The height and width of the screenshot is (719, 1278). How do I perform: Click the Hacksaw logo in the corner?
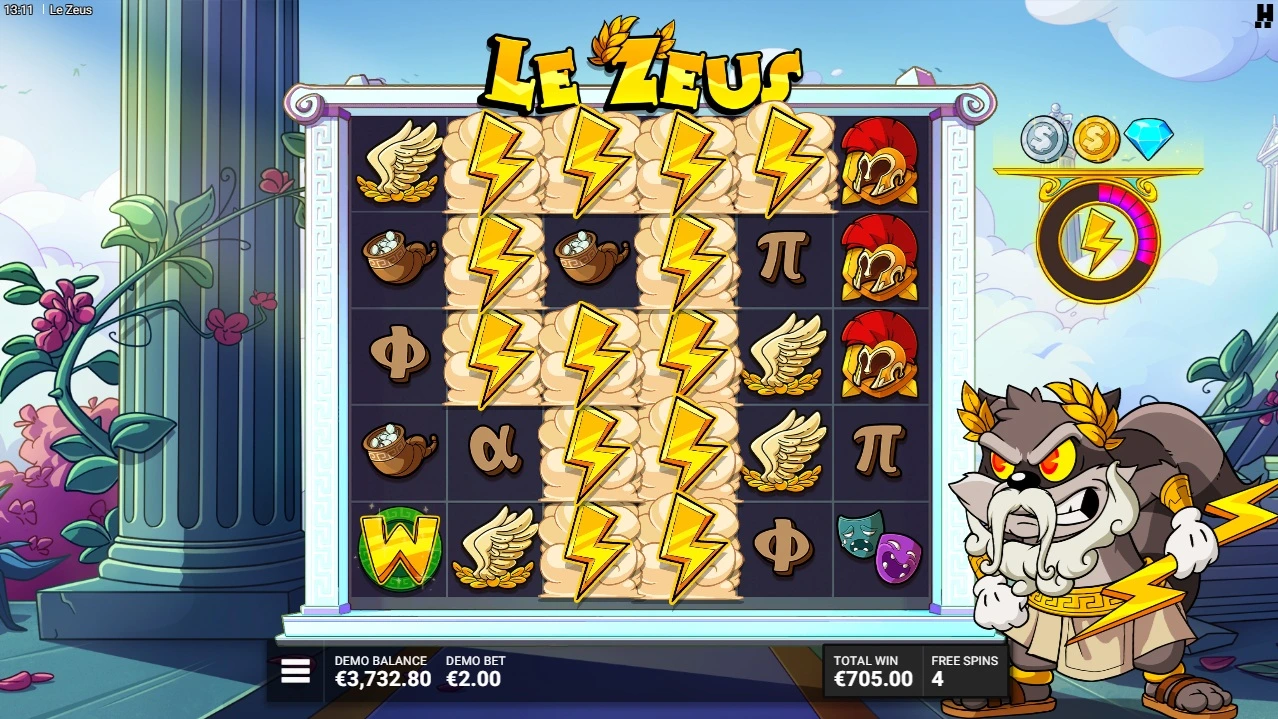(x=1263, y=14)
